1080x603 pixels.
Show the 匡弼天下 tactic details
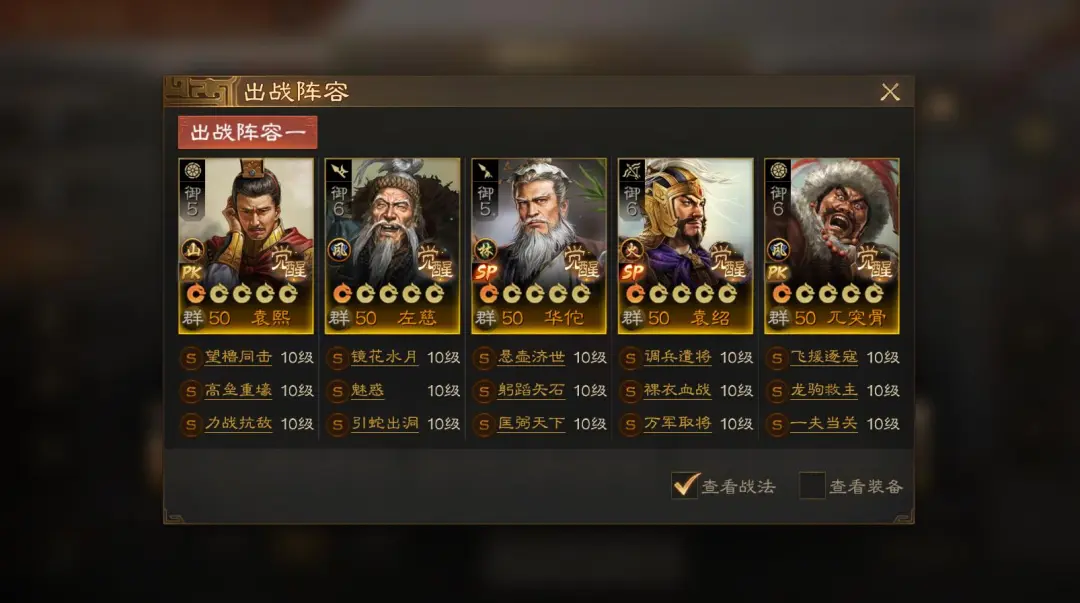click(x=531, y=423)
